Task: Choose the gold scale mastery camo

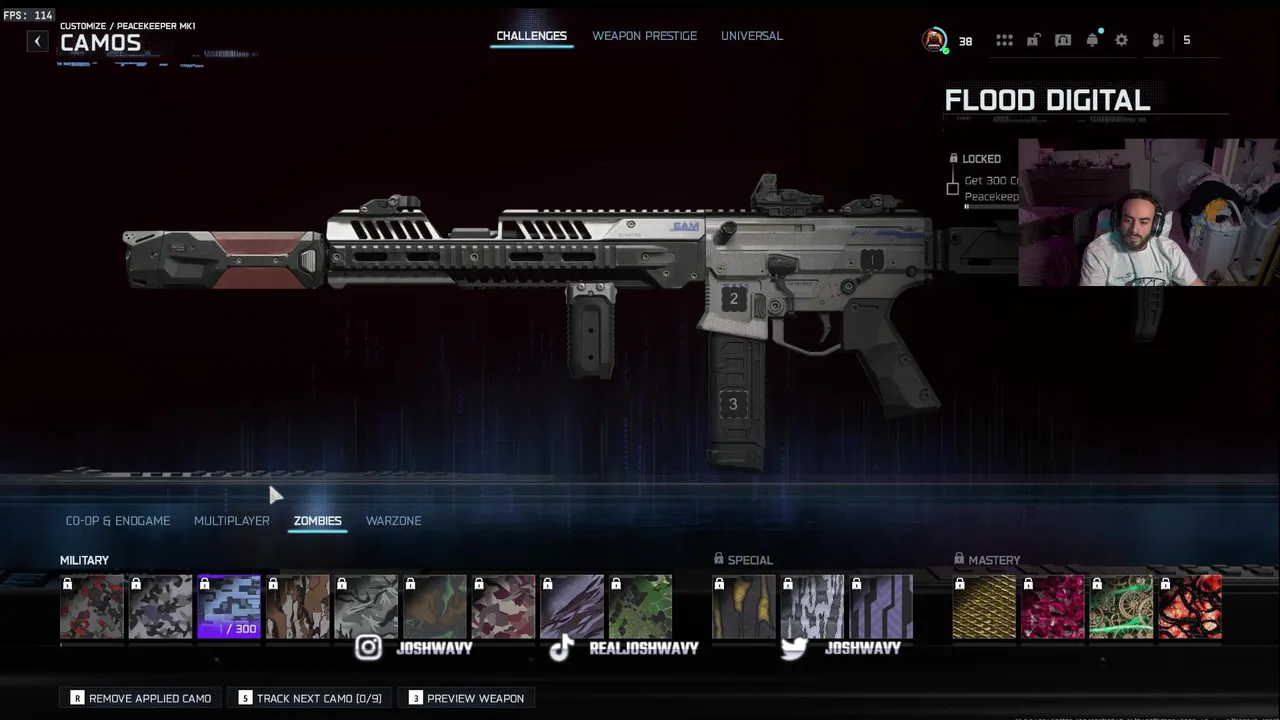Action: [x=984, y=607]
